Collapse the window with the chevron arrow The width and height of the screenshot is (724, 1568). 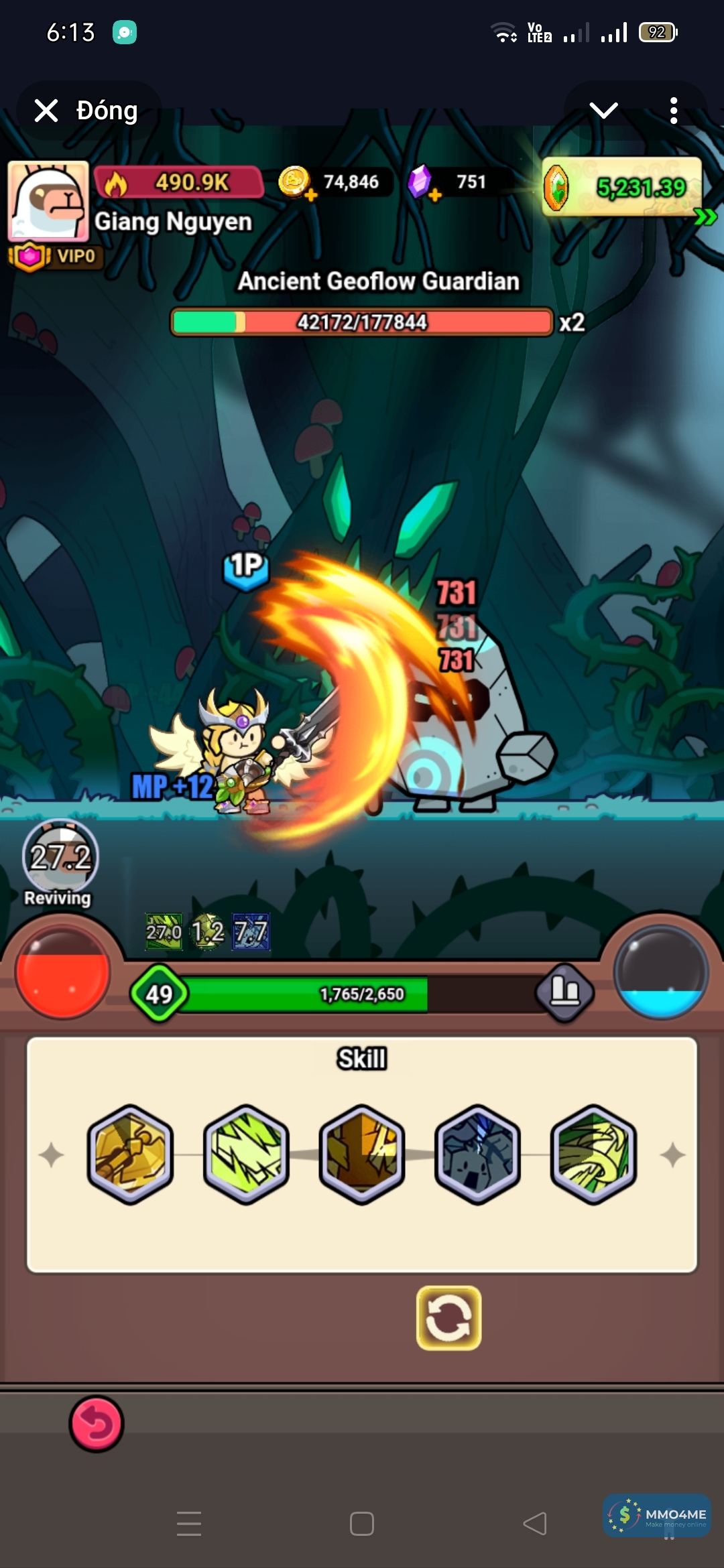point(603,111)
